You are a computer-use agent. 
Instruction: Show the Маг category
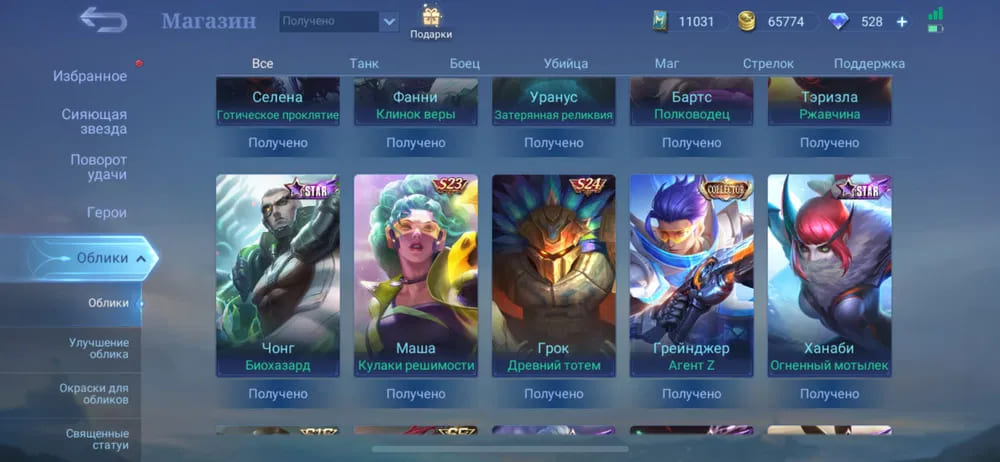click(667, 63)
